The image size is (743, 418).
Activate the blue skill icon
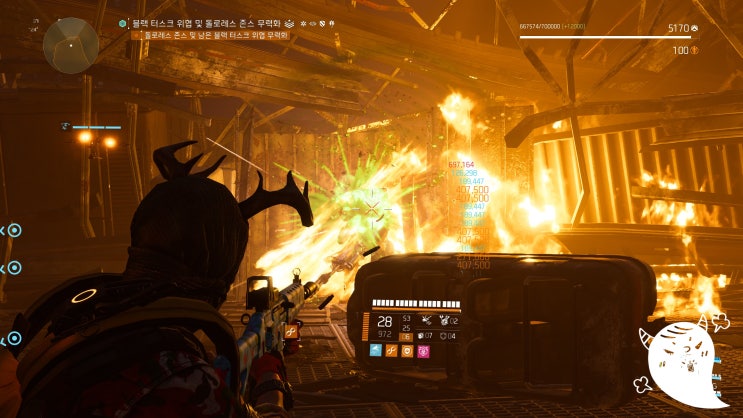coord(375,351)
